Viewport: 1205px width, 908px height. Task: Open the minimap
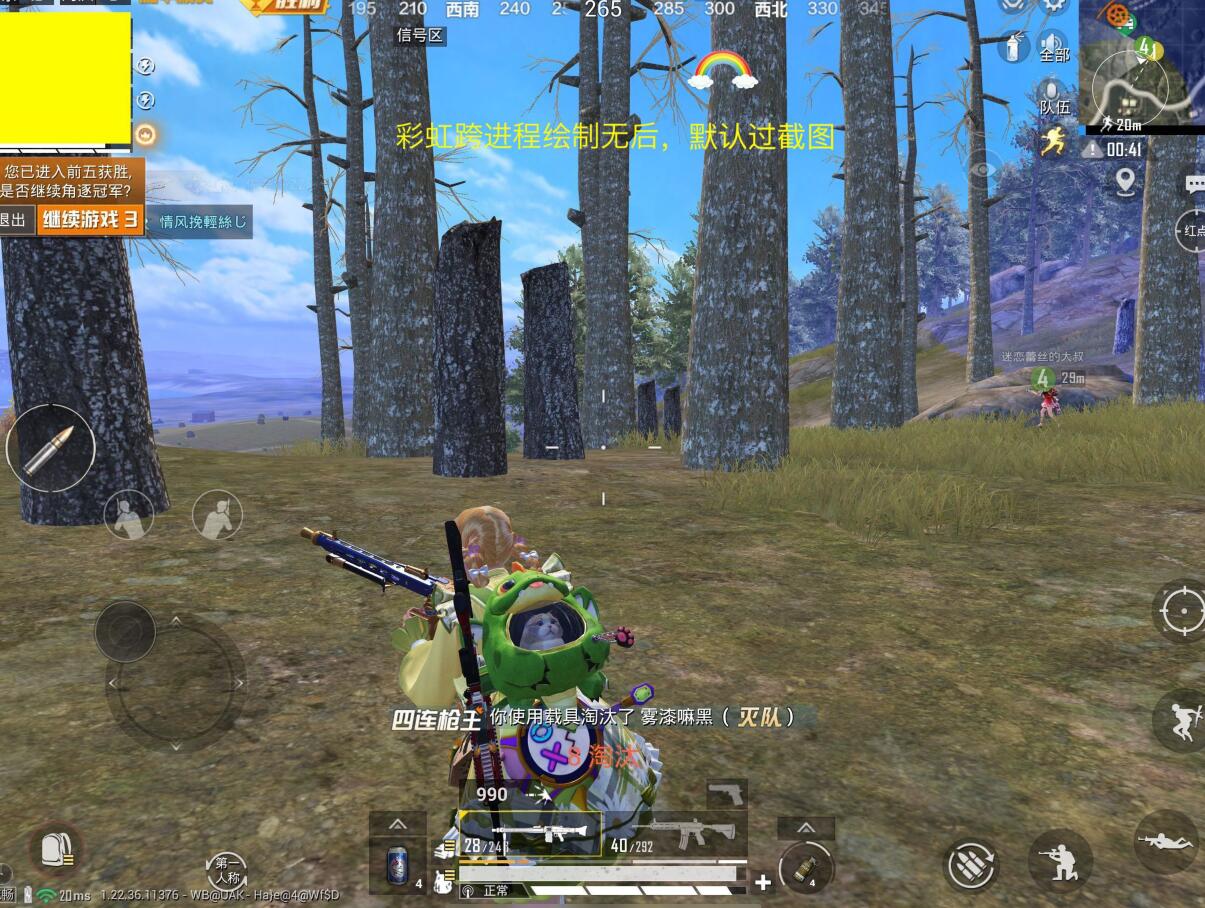(x=1140, y=65)
